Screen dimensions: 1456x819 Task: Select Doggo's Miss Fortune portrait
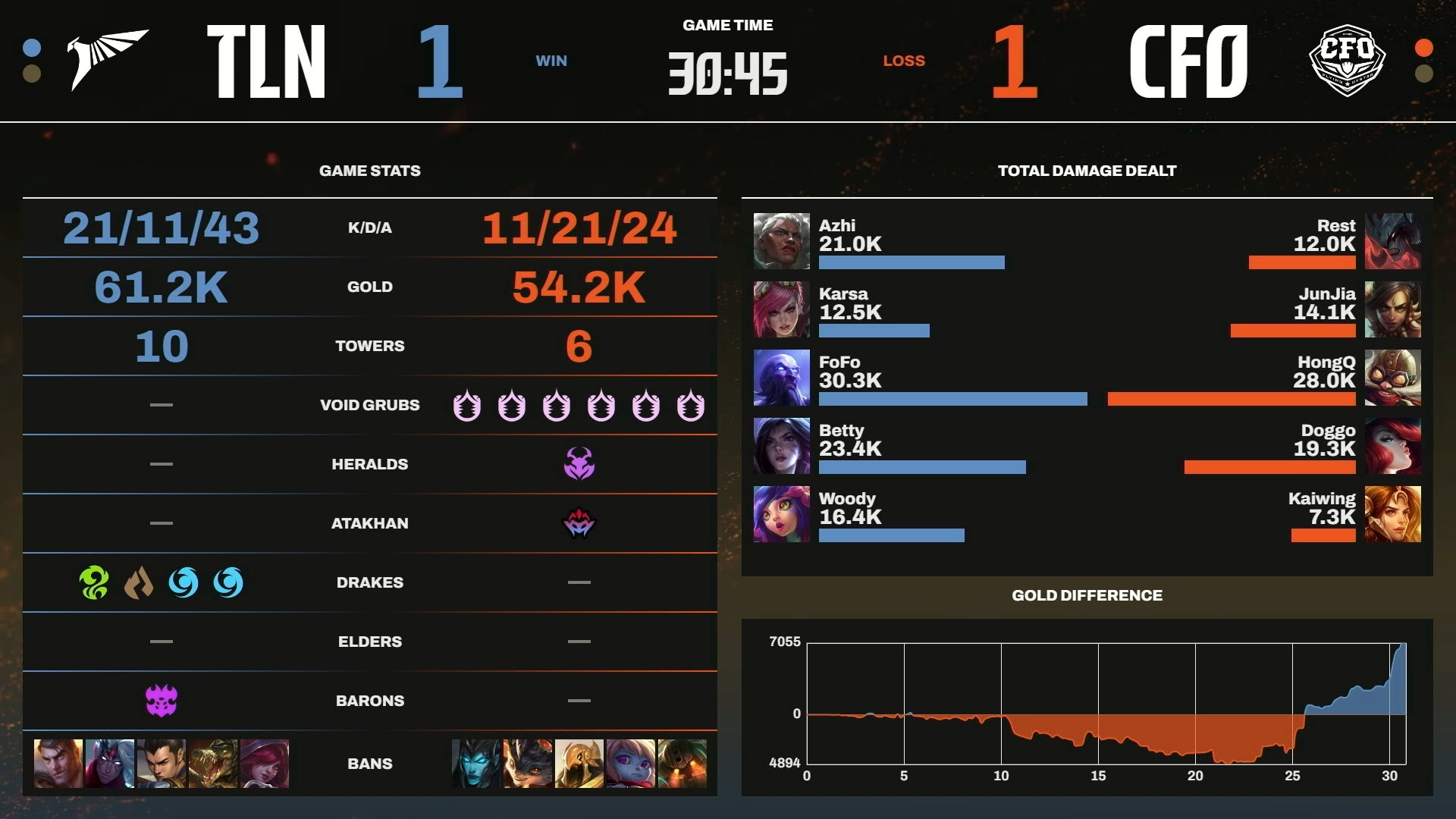tap(1392, 446)
